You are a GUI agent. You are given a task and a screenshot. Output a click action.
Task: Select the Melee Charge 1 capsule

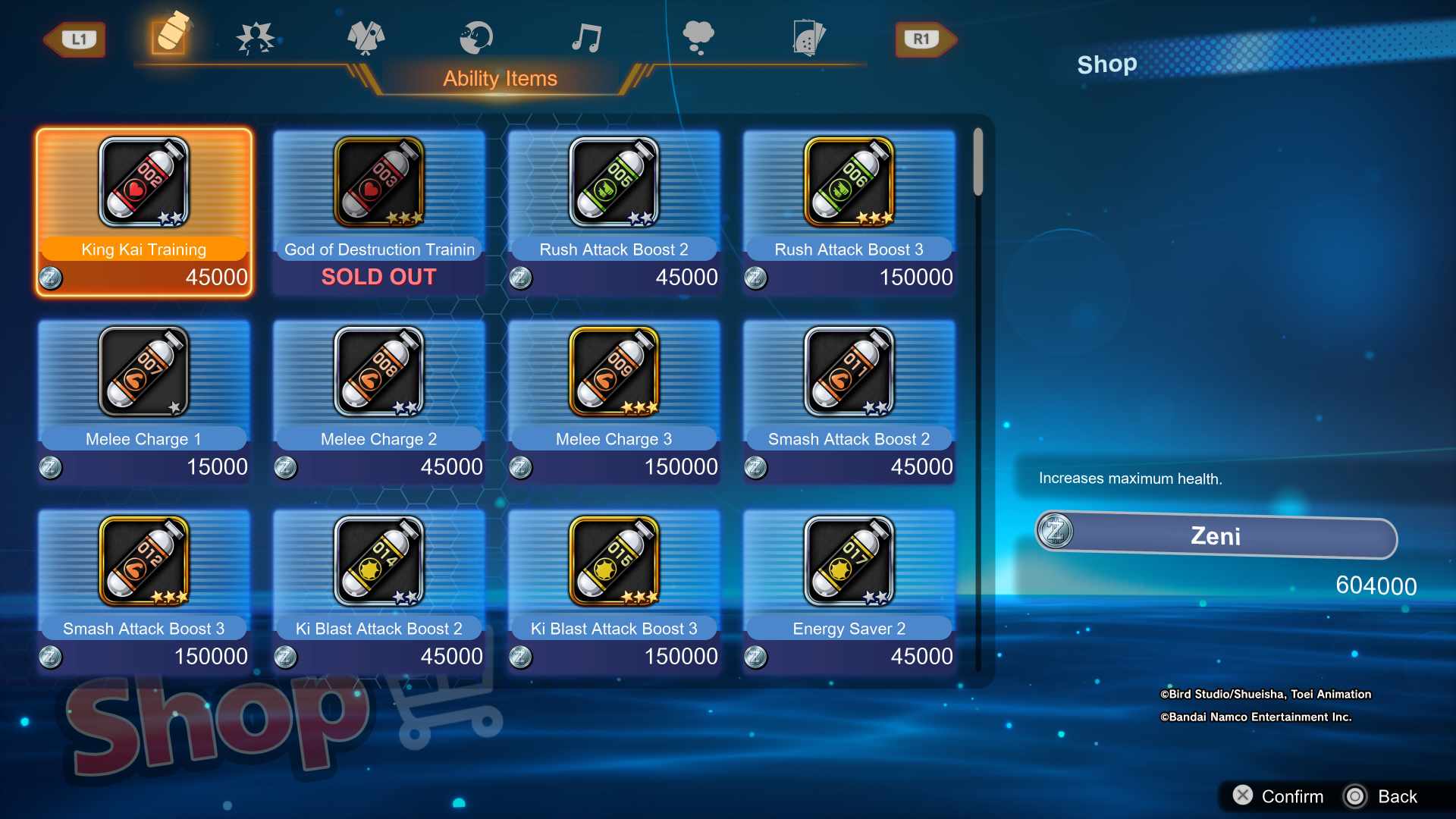coord(144,402)
